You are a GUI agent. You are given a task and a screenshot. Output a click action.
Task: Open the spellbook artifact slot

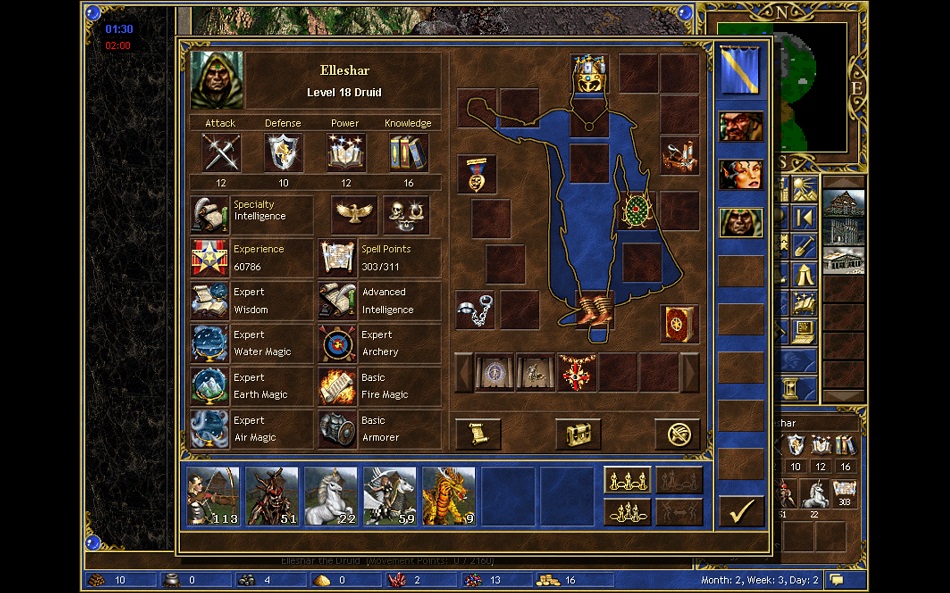click(679, 324)
